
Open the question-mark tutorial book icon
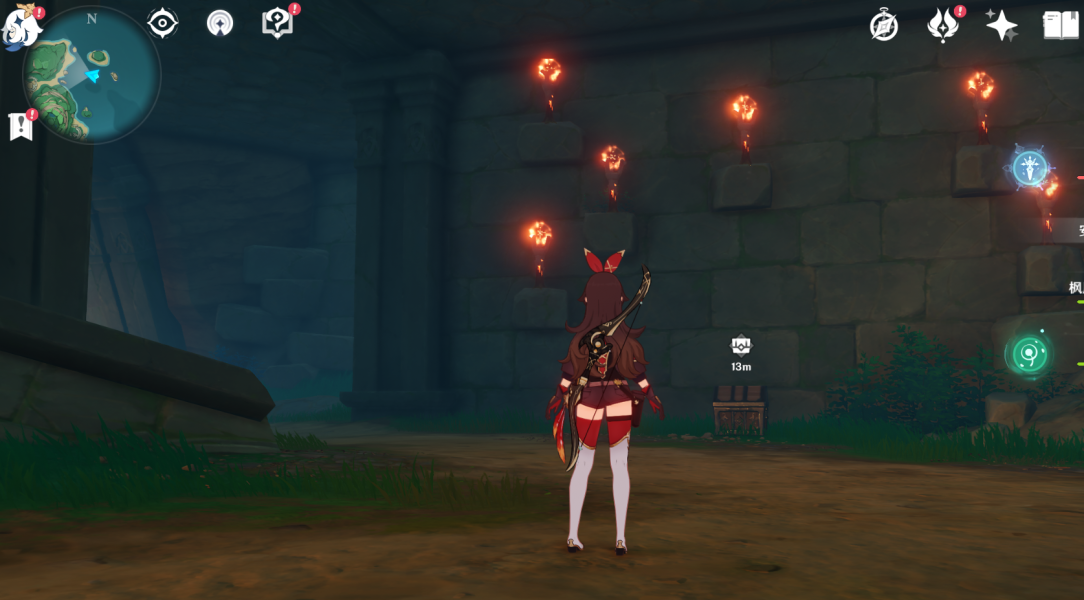coord(277,23)
